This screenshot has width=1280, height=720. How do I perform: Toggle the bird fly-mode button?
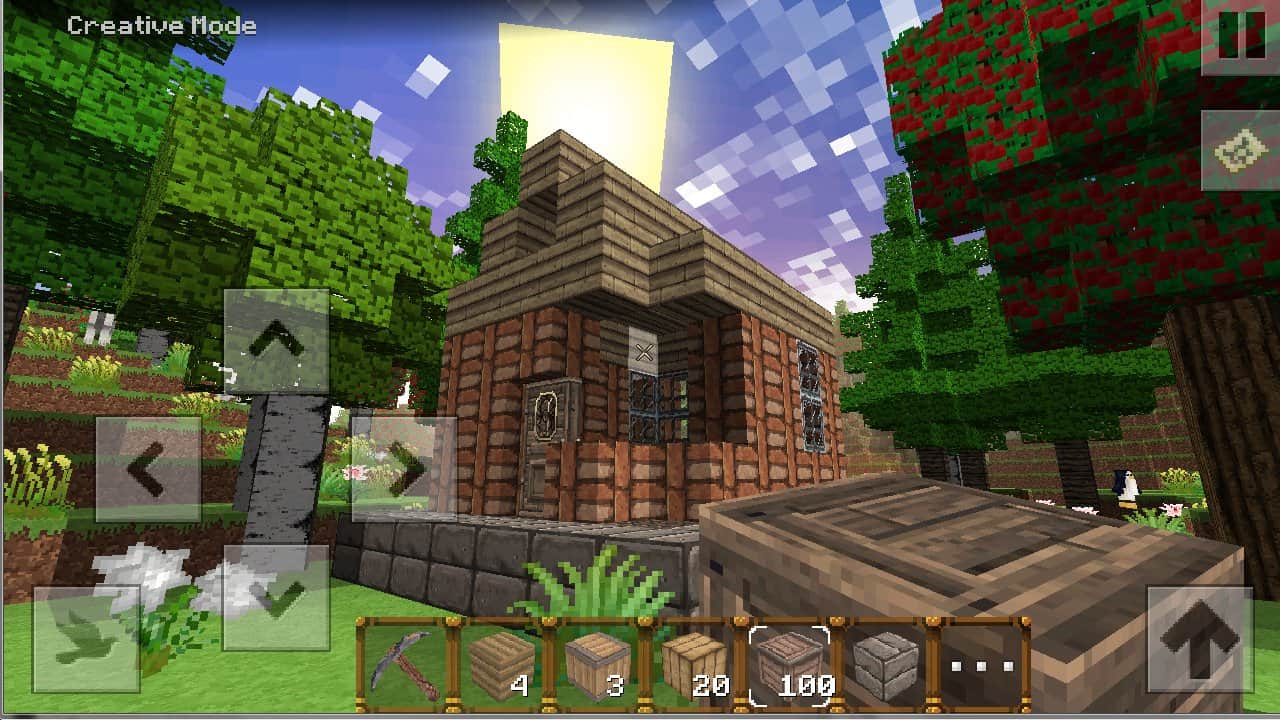tap(86, 640)
